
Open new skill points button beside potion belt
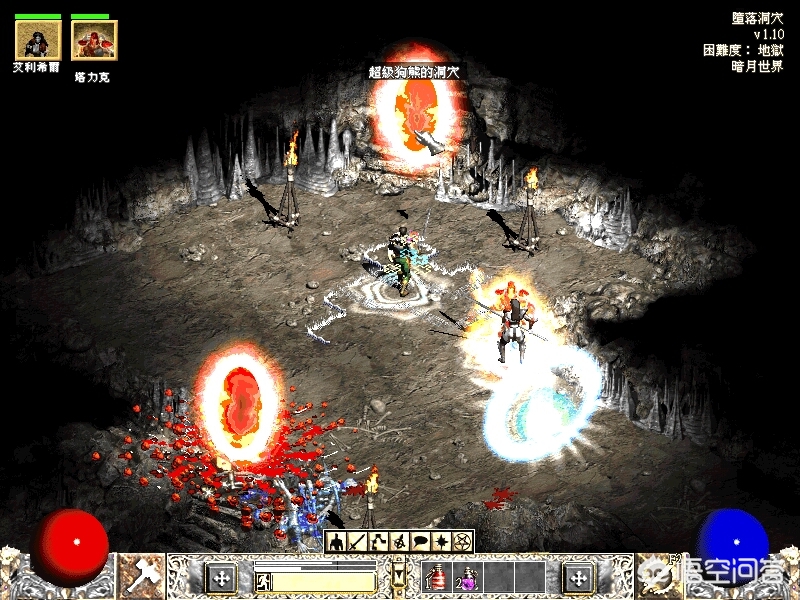pyautogui.click(x=577, y=577)
